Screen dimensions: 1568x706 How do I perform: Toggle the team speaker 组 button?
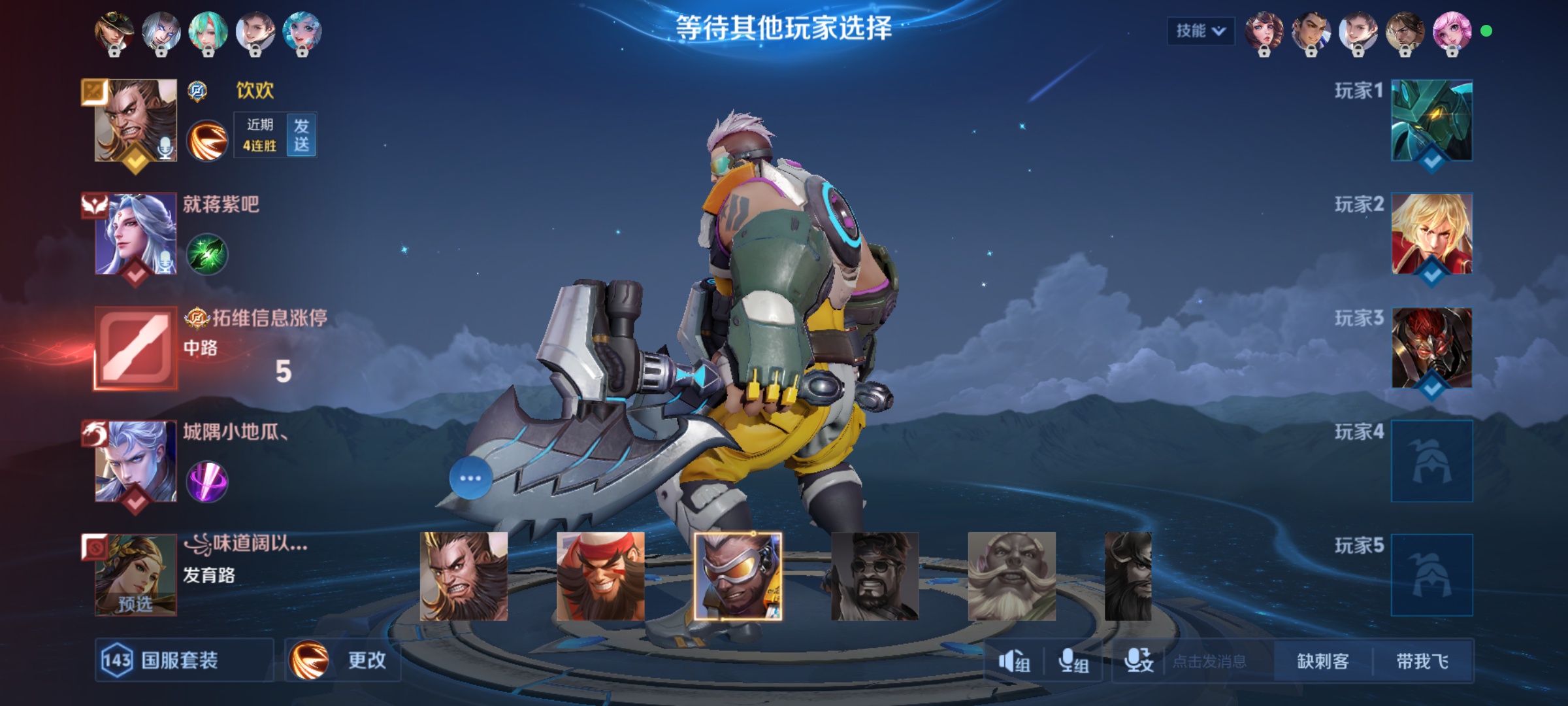pos(1014,662)
